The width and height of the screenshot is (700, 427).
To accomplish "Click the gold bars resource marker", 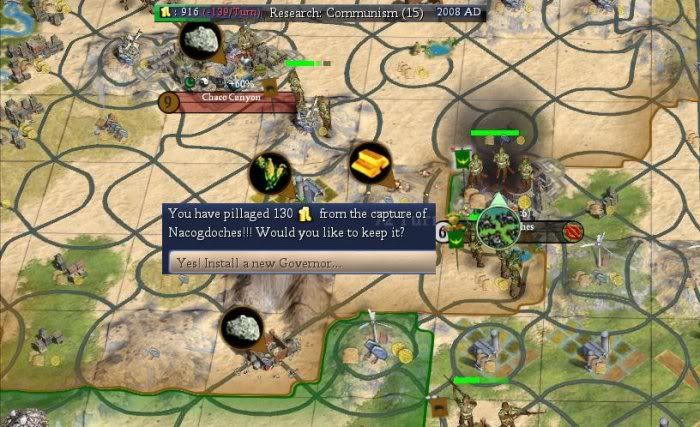I will coord(370,162).
